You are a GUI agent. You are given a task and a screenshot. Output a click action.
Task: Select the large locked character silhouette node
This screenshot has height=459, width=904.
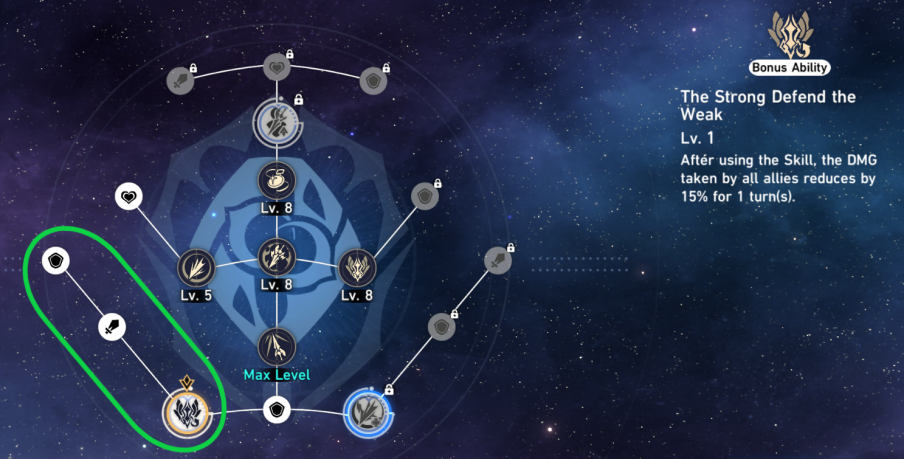point(277,122)
